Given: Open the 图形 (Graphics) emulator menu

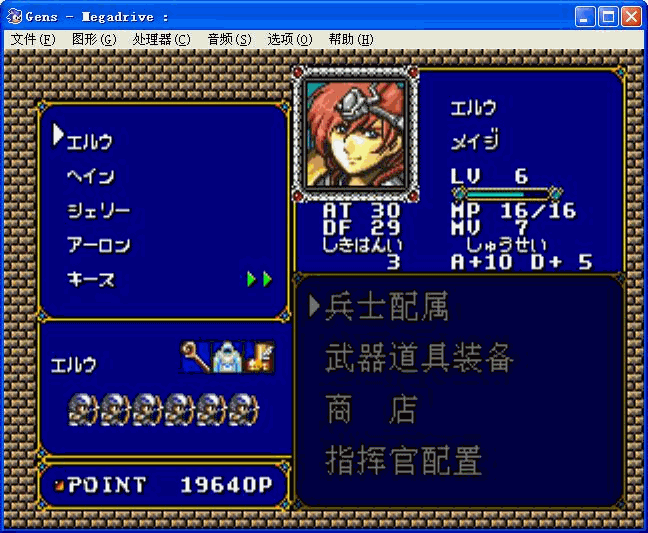Looking at the screenshot, I should (x=94, y=39).
